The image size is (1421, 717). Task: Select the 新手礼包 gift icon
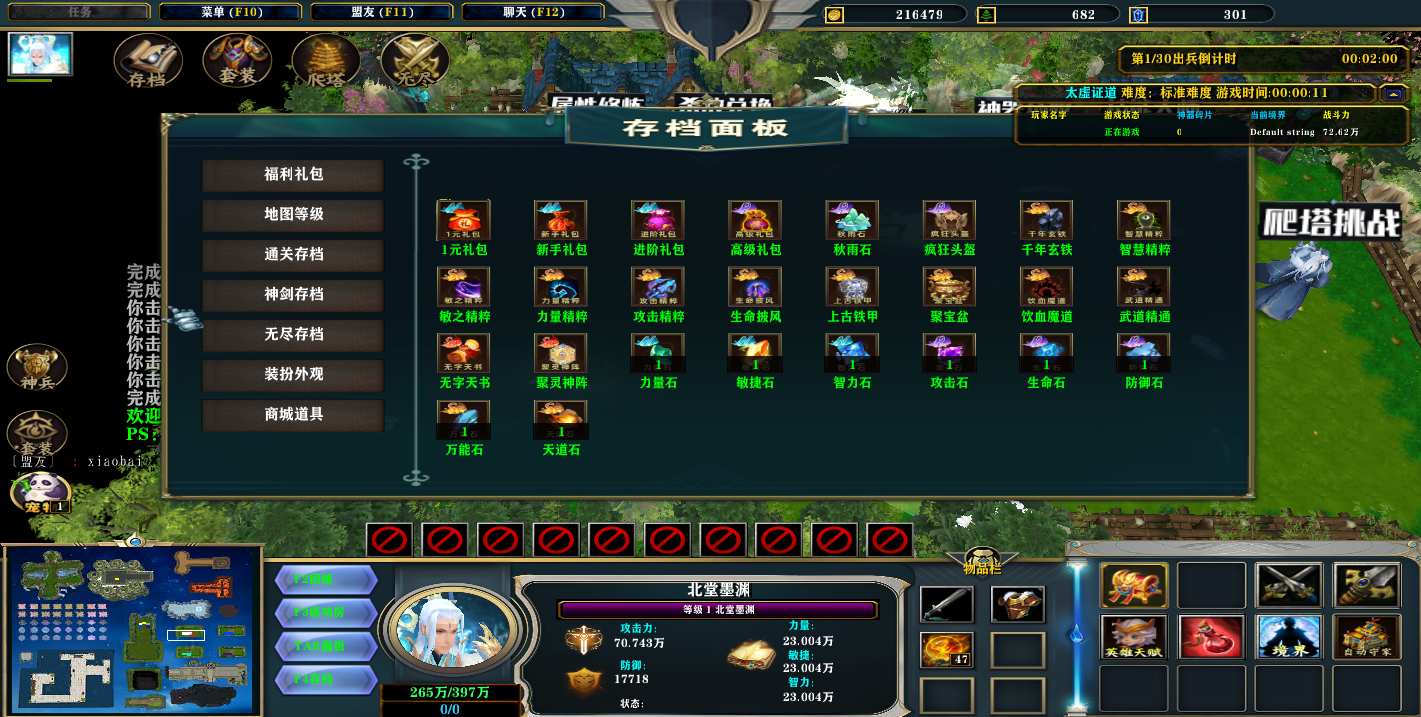point(560,221)
